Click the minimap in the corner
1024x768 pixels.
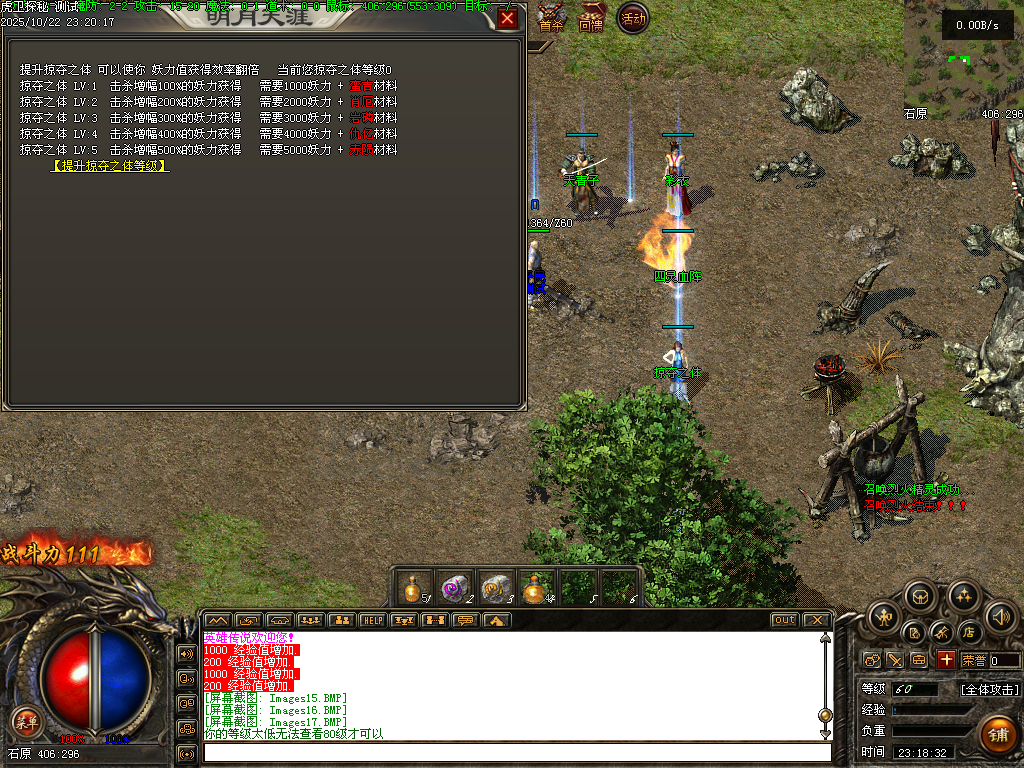(x=961, y=55)
